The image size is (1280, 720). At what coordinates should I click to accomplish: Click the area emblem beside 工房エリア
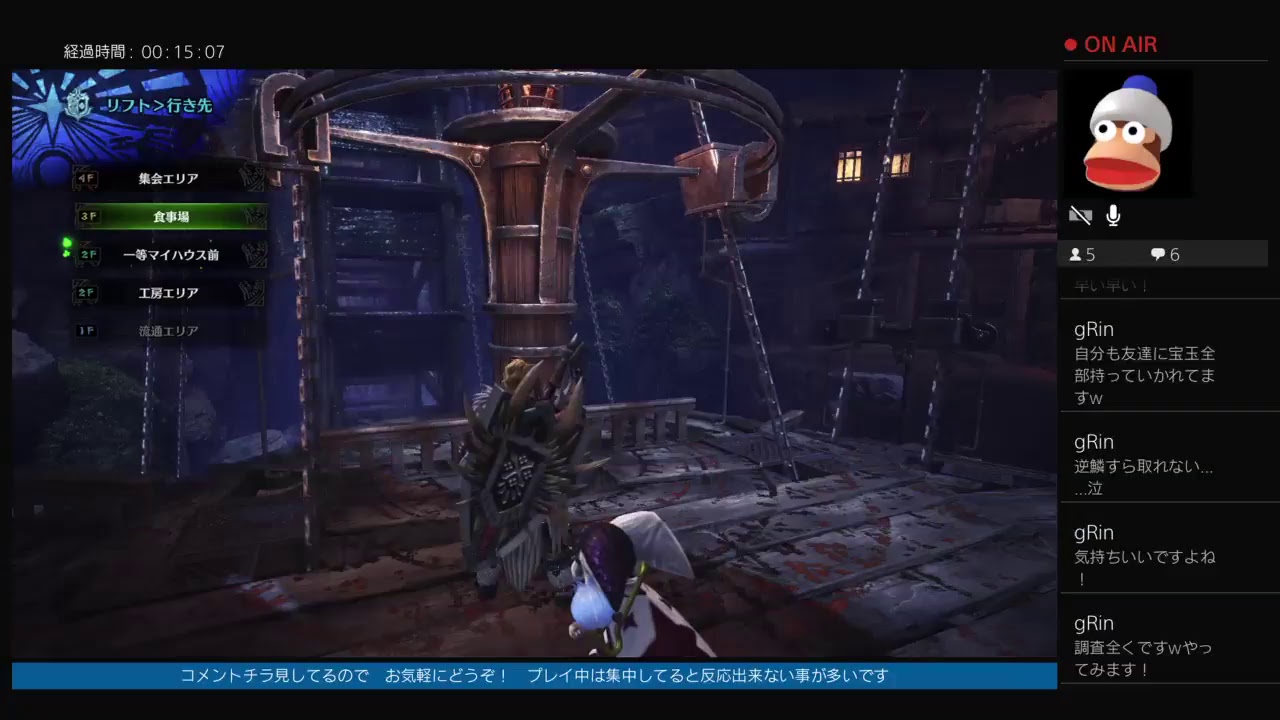click(x=253, y=292)
